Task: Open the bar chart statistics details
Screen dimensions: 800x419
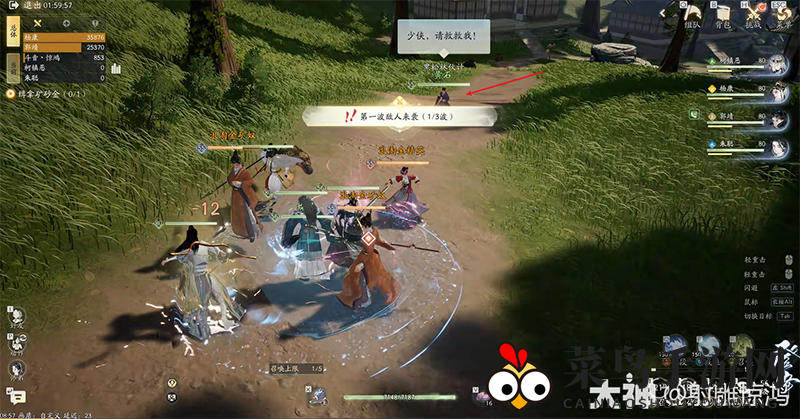Action: 116,68
